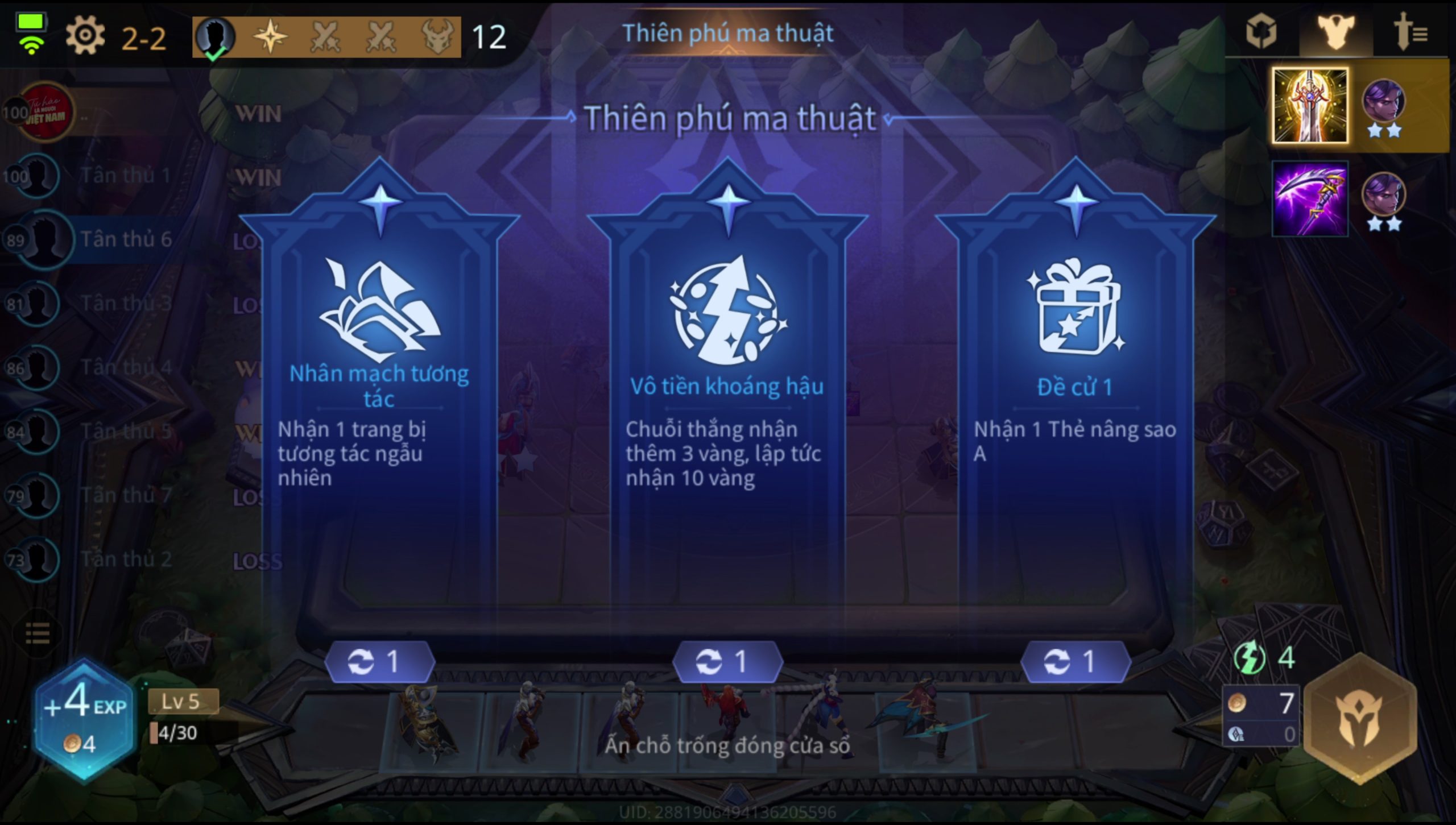Select the Vô tiền khoáng hậu card
1456x825 pixels.
(x=727, y=398)
